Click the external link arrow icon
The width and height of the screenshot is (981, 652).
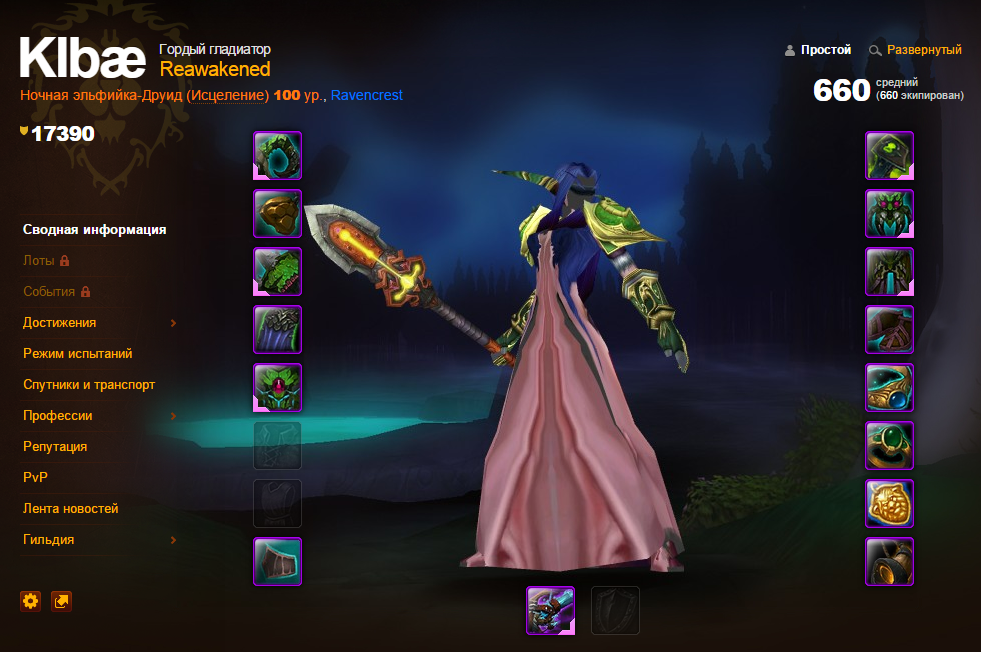click(x=62, y=601)
